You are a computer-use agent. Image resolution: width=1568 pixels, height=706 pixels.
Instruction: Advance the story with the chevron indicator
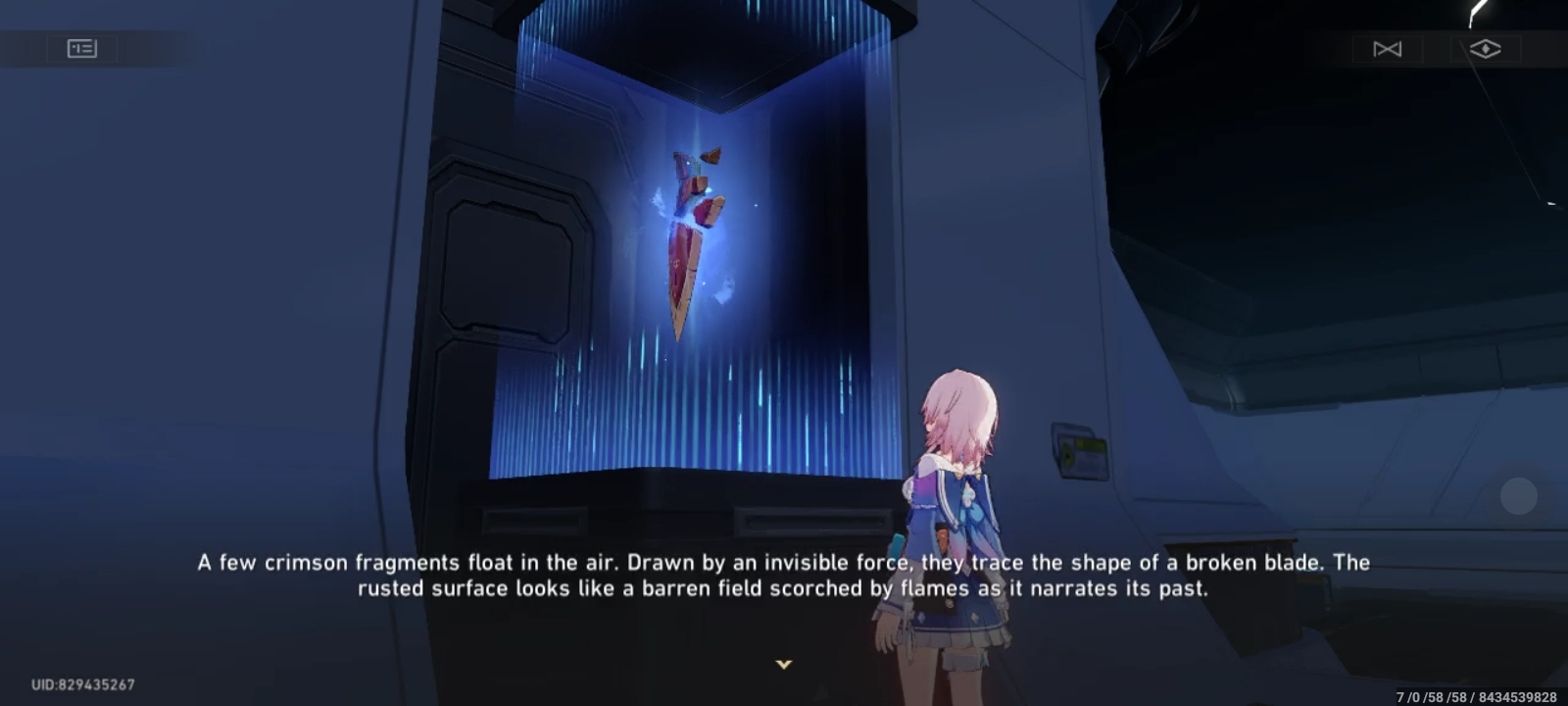click(784, 663)
